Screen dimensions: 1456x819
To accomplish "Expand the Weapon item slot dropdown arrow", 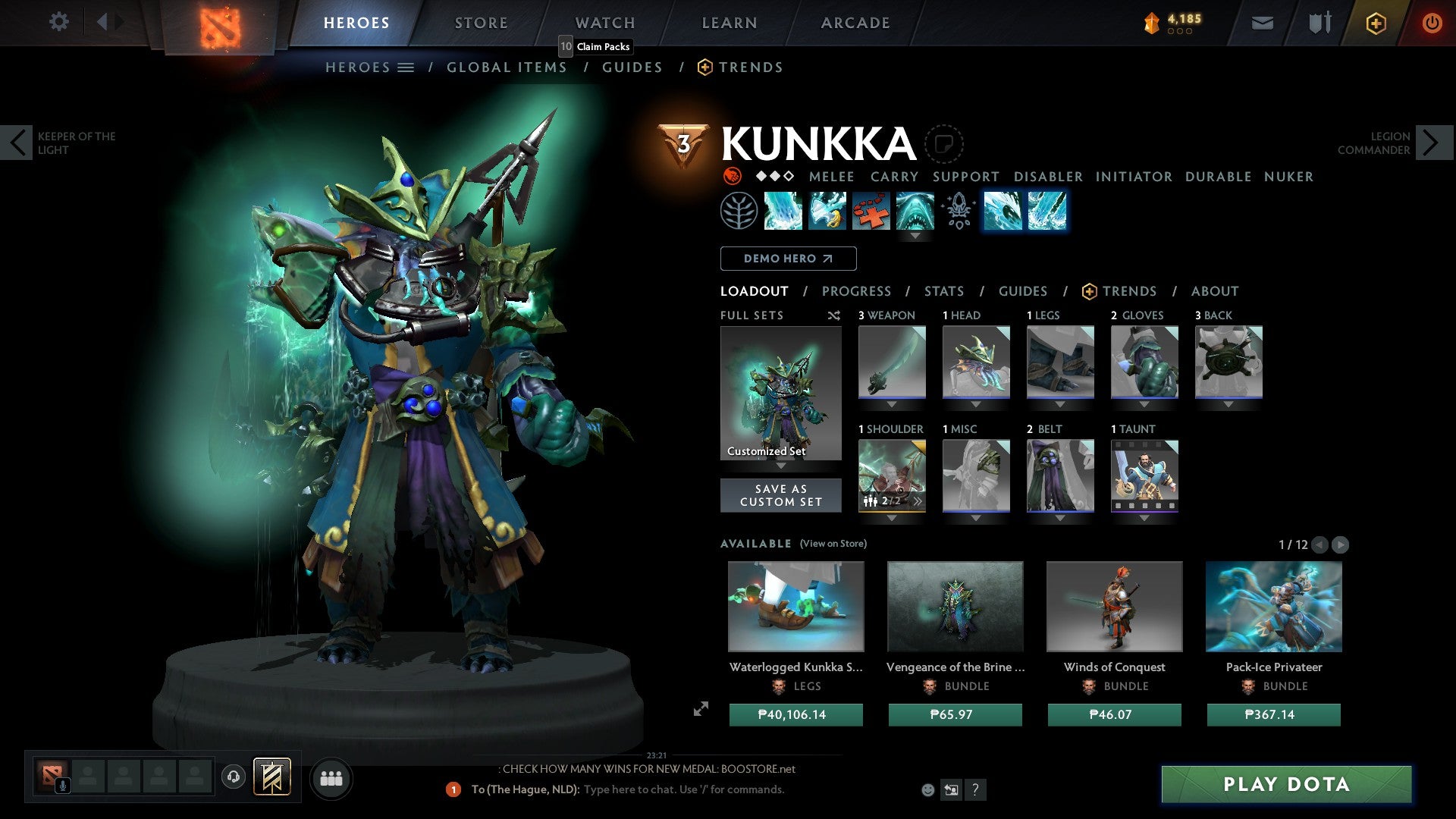I will point(891,404).
